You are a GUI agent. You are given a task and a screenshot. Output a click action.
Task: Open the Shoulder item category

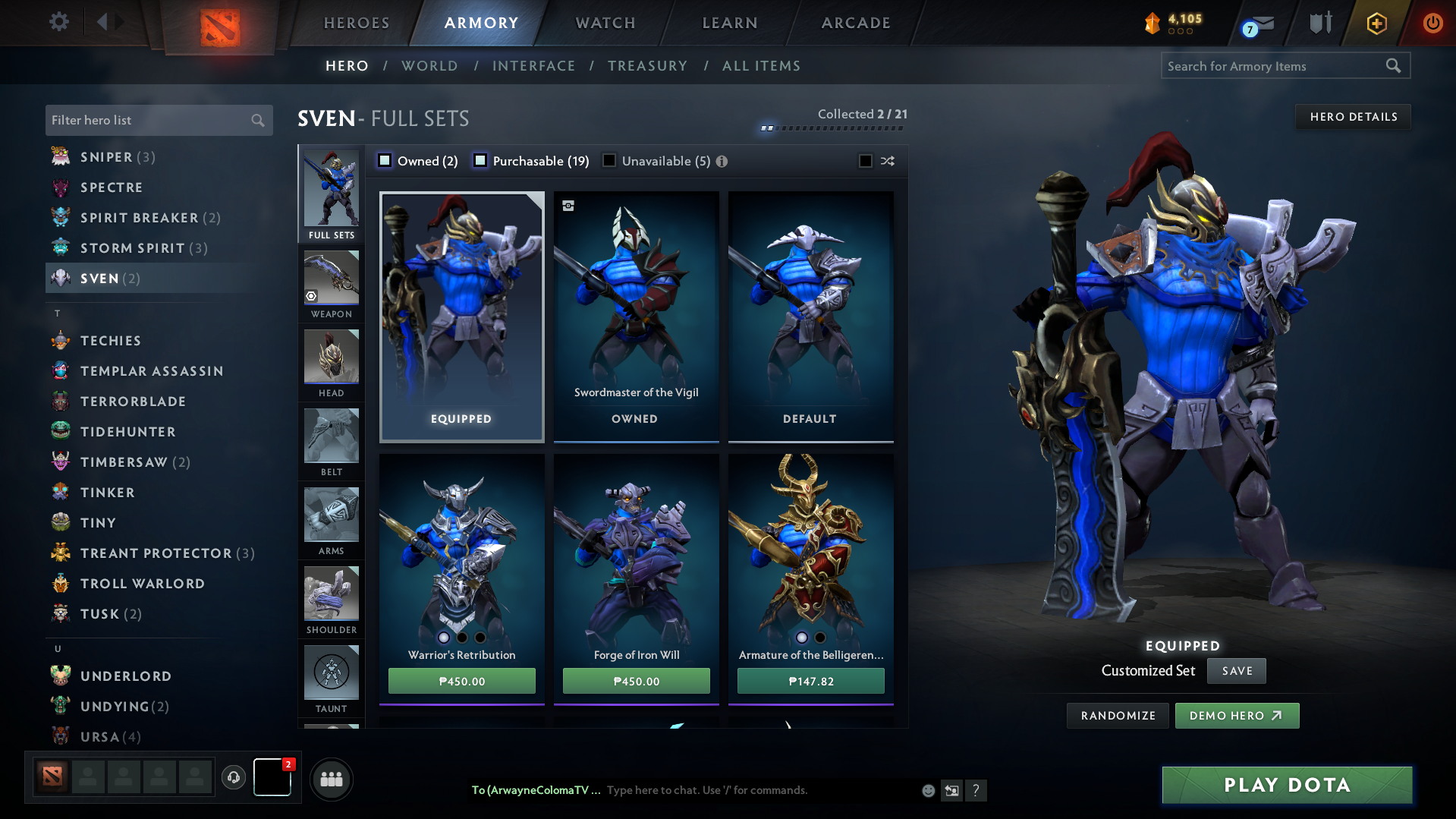[332, 594]
